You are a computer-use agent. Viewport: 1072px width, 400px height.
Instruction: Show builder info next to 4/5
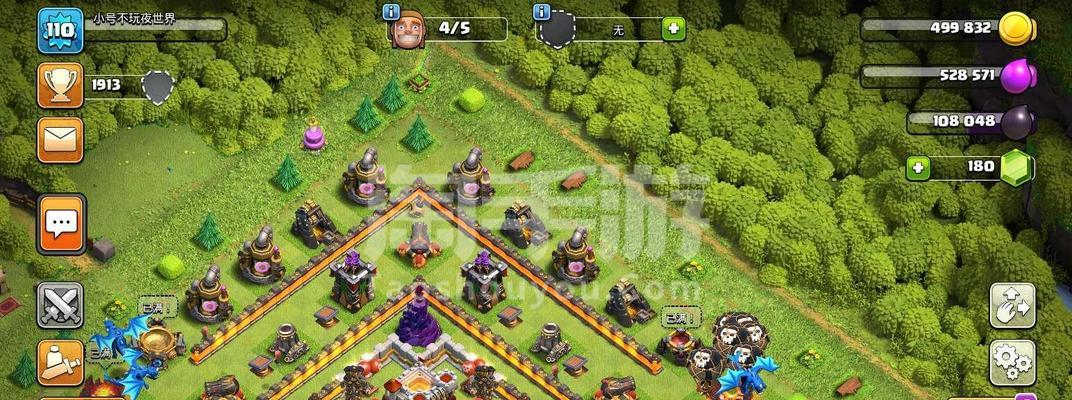coord(392,12)
